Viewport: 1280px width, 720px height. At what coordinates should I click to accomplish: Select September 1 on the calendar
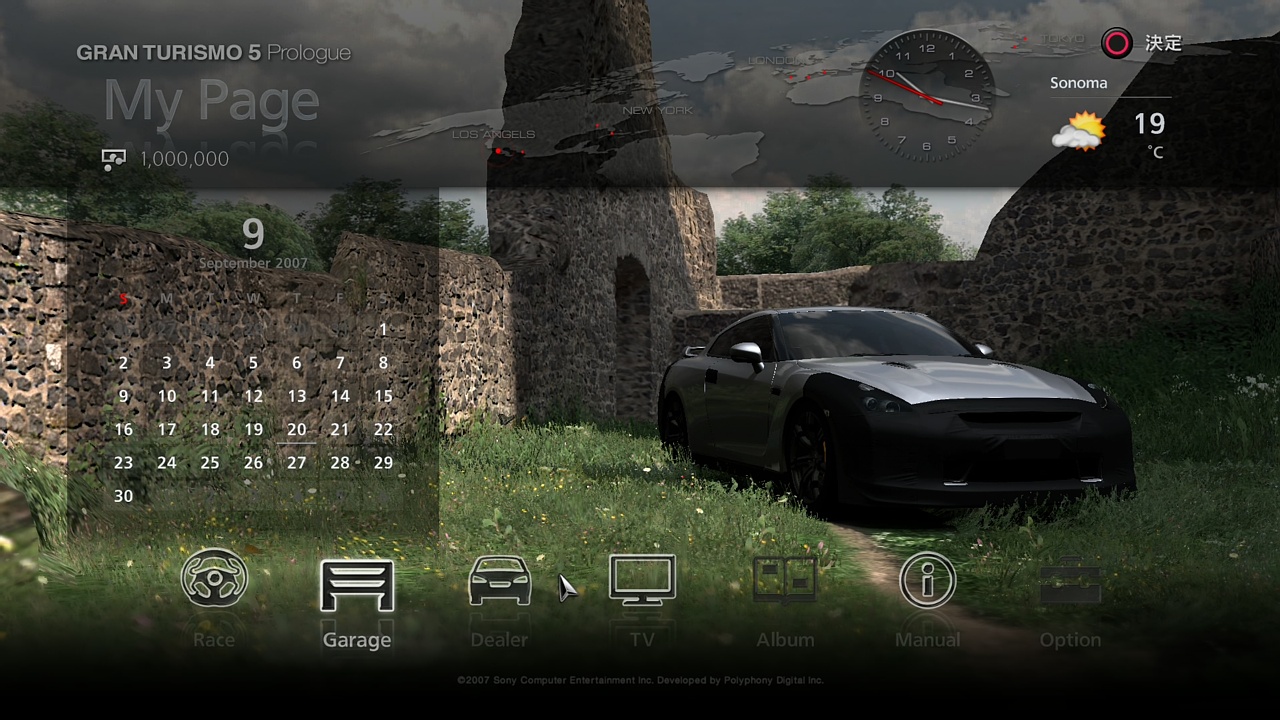383,329
